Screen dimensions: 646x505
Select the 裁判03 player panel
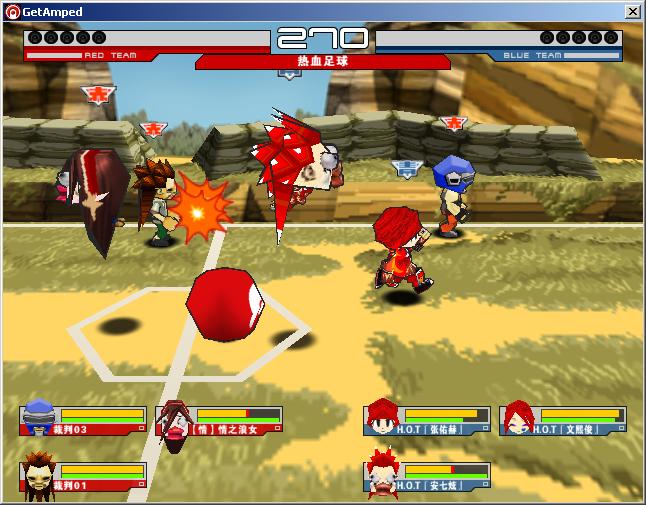pyautogui.click(x=84, y=420)
